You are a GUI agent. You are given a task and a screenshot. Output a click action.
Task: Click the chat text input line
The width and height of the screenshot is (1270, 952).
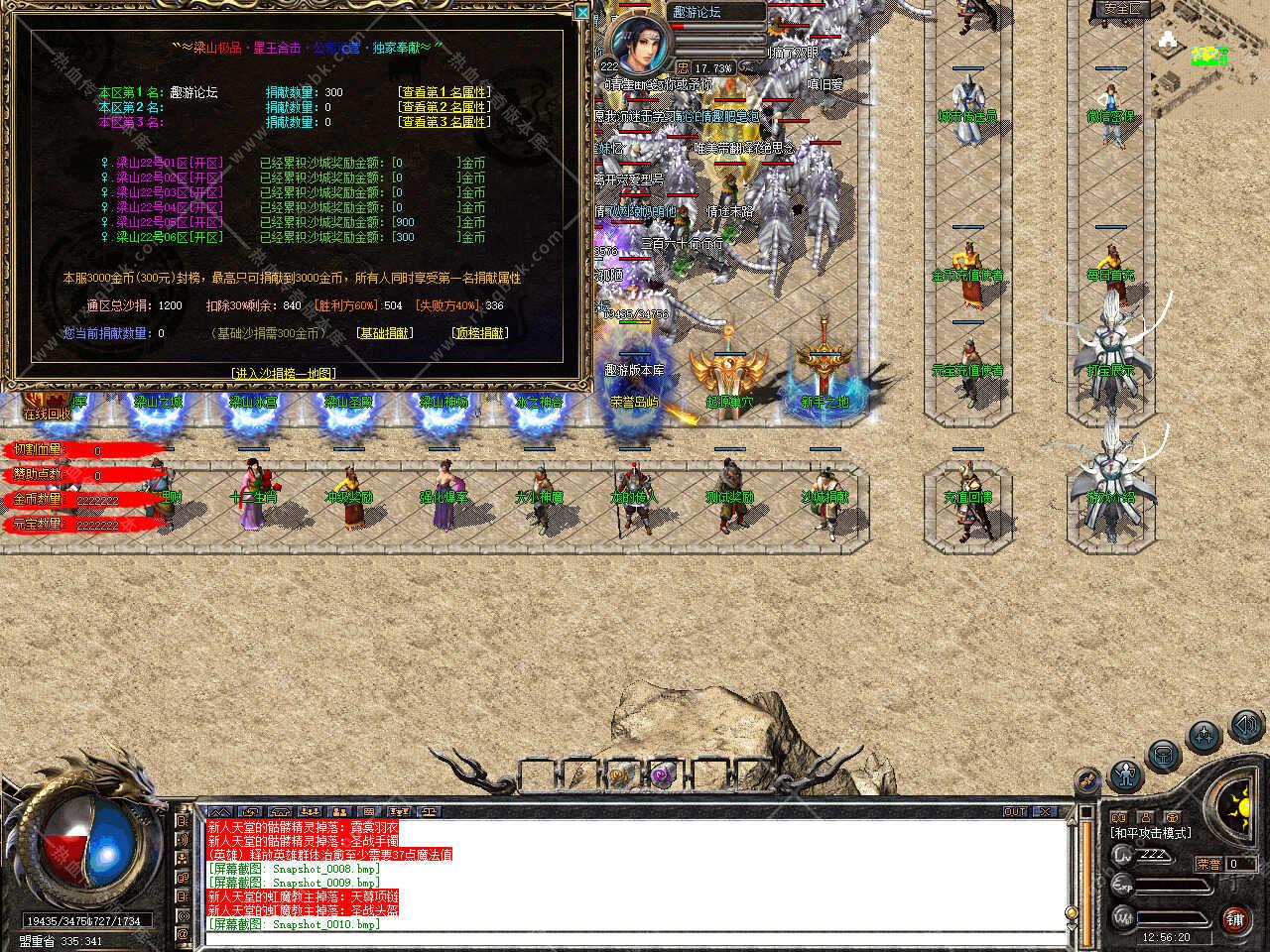coord(635,937)
